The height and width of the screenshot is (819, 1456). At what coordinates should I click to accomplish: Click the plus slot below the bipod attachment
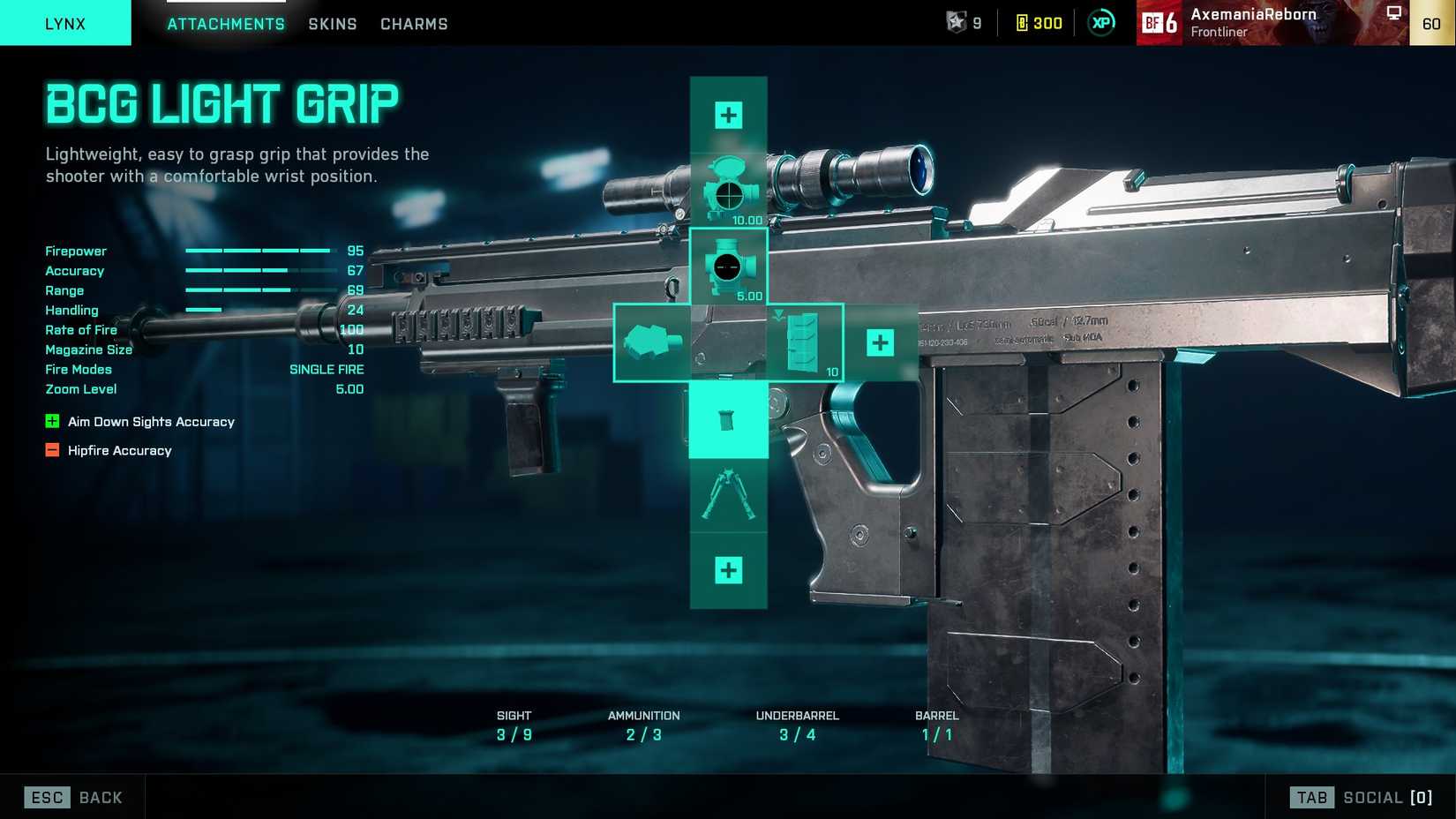[728, 572]
